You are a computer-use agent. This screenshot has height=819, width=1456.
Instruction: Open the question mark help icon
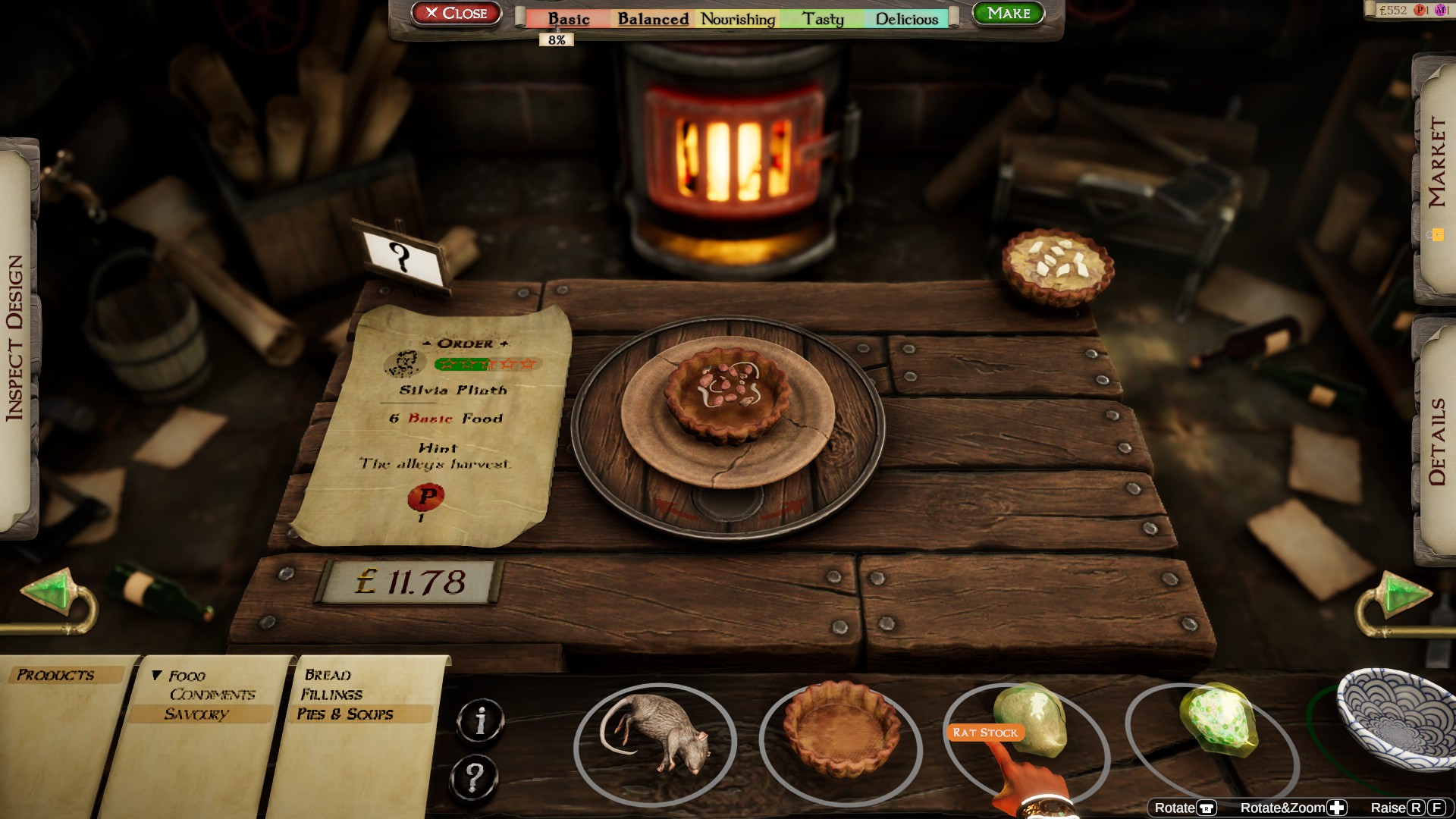475,776
